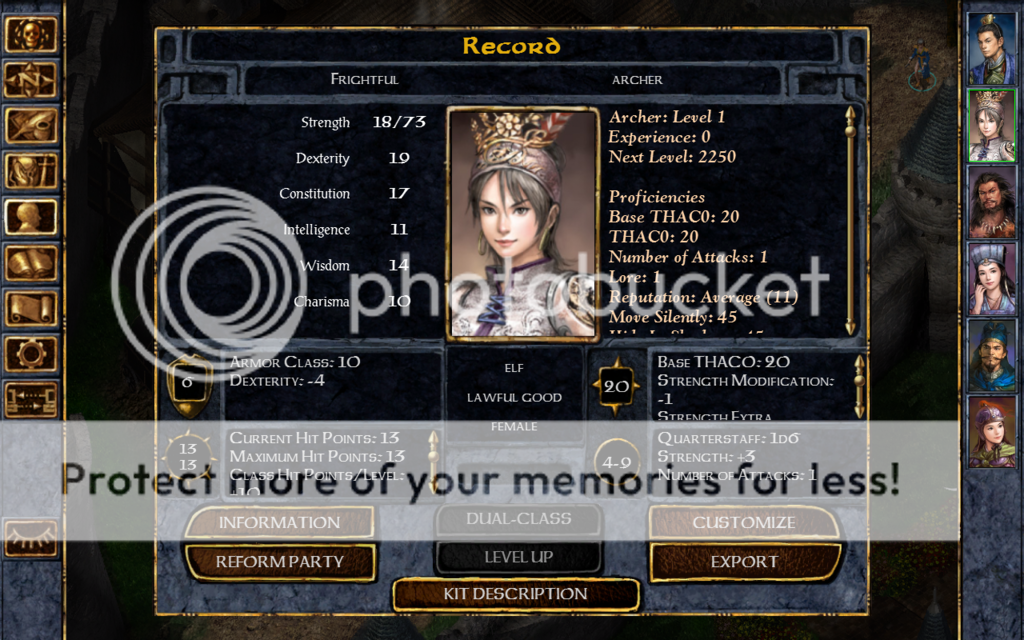
Task: Open the area map compass icon
Action: tap(30, 80)
